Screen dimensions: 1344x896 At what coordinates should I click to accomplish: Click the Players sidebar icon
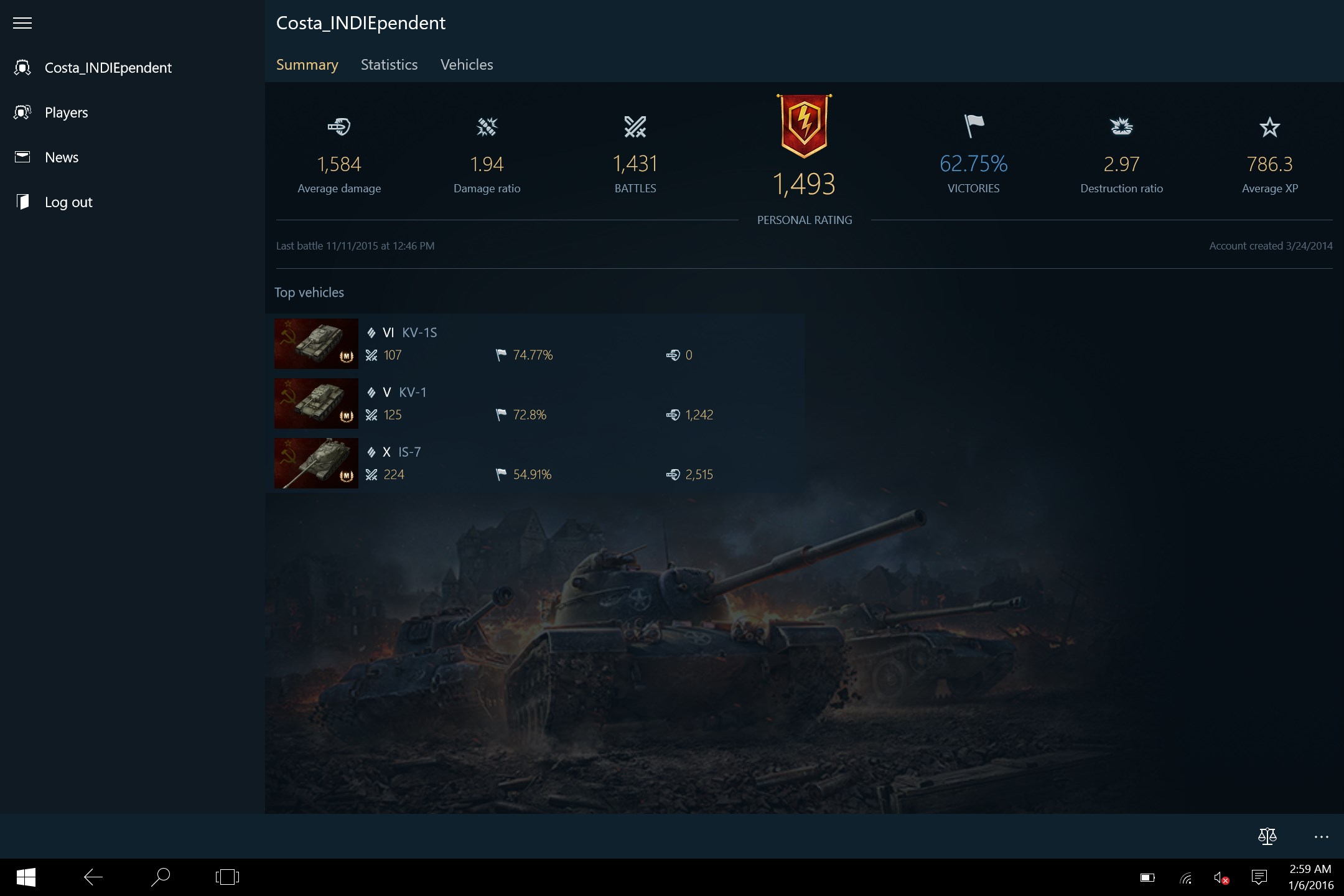pyautogui.click(x=22, y=112)
